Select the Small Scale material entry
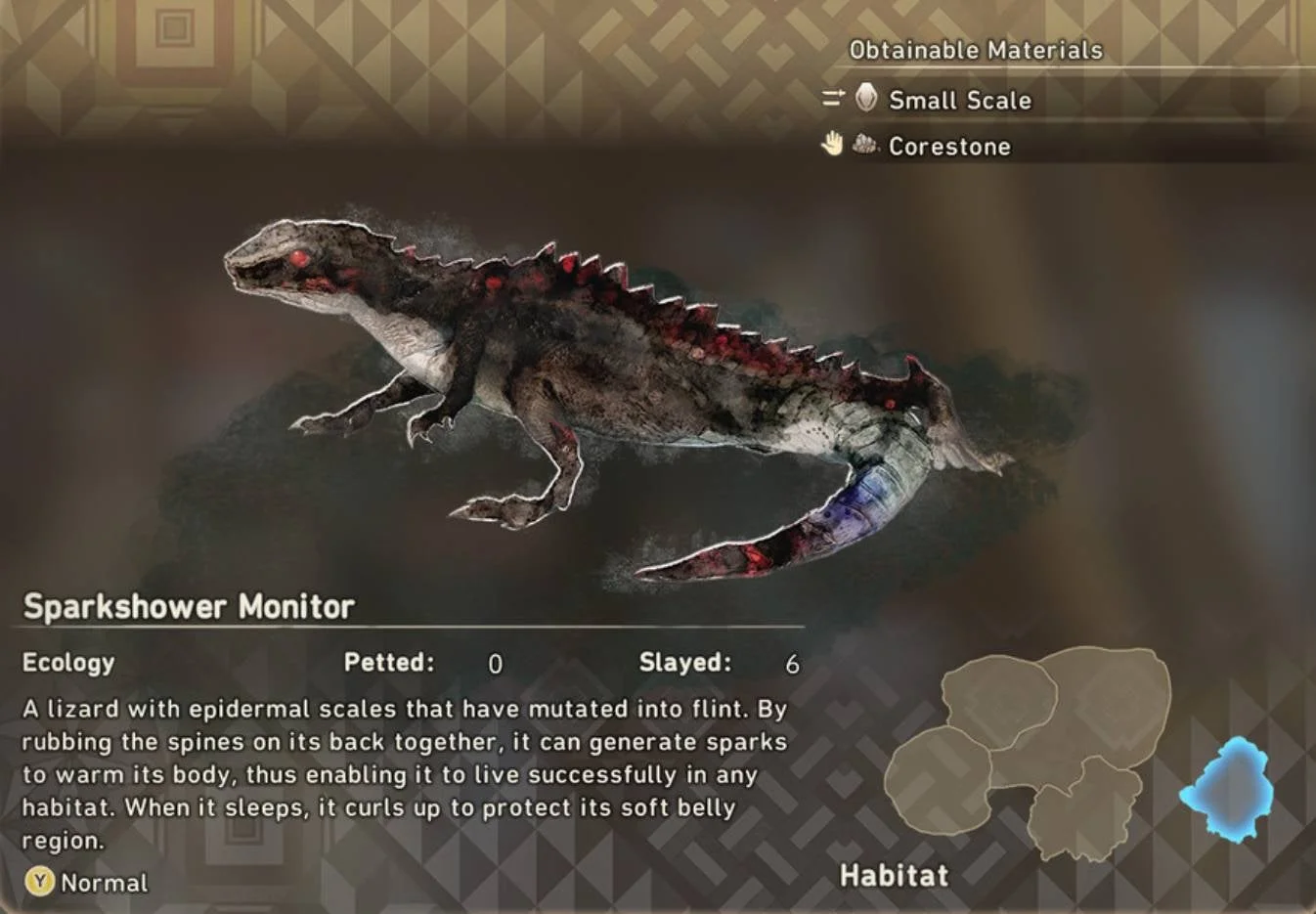 (x=958, y=100)
